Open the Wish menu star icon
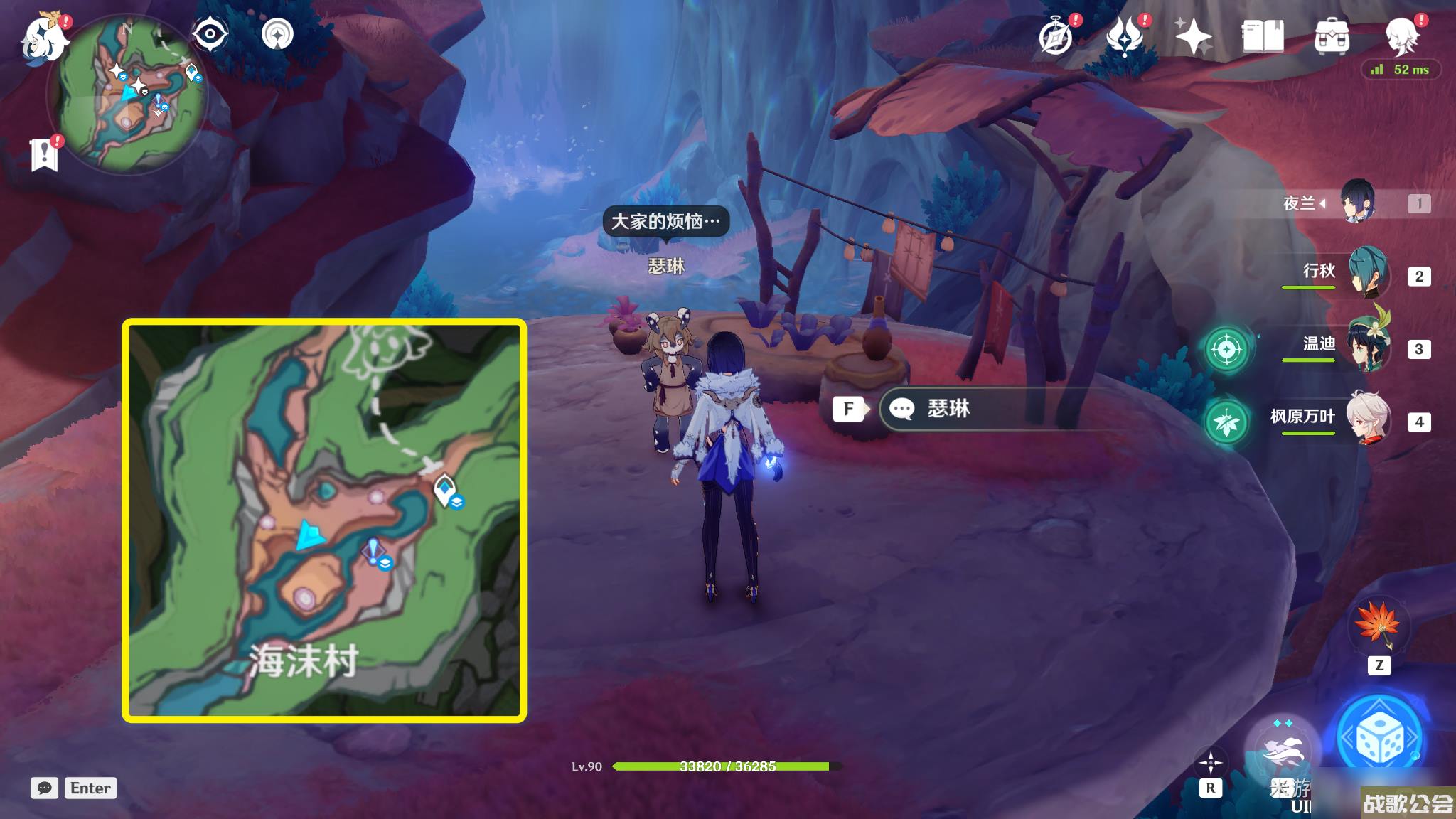The height and width of the screenshot is (819, 1456). coord(1194,34)
